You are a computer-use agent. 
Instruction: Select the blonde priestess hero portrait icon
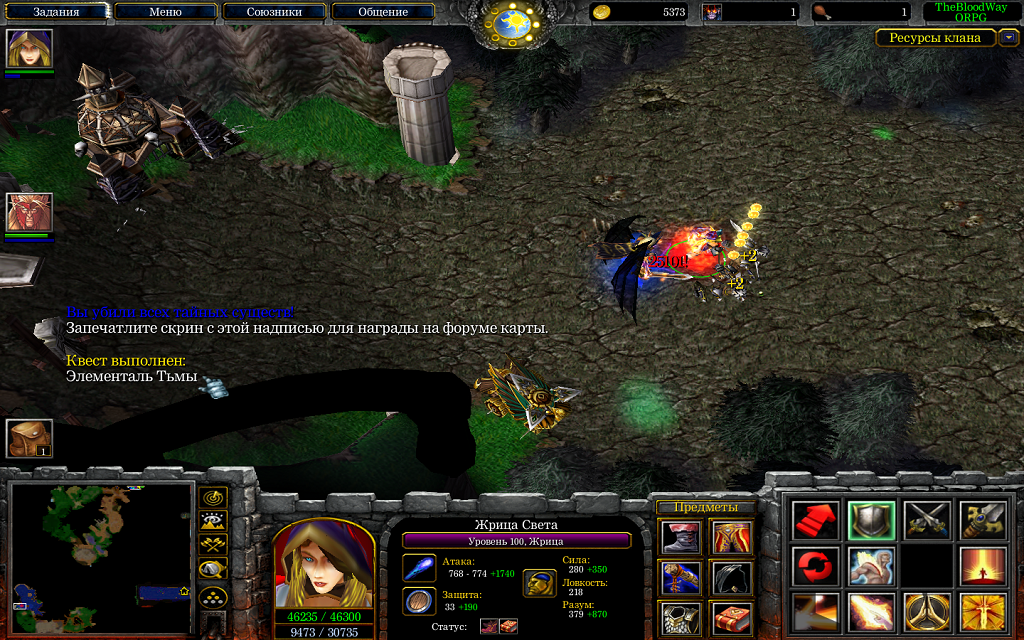(29, 48)
